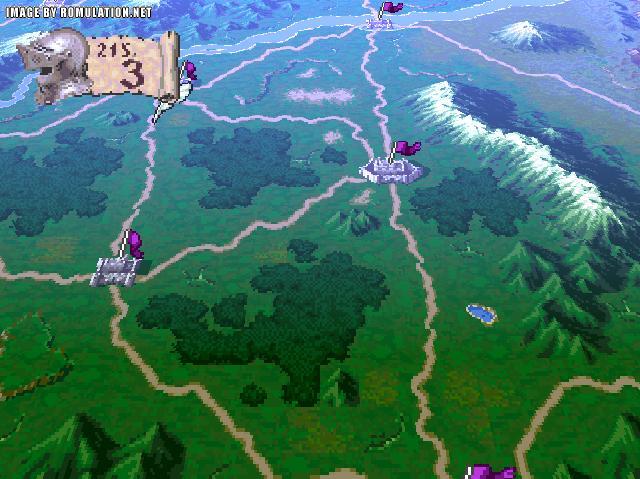
Task: Select the purple-flagged castle near the snowy mountains
Action: 392,168
